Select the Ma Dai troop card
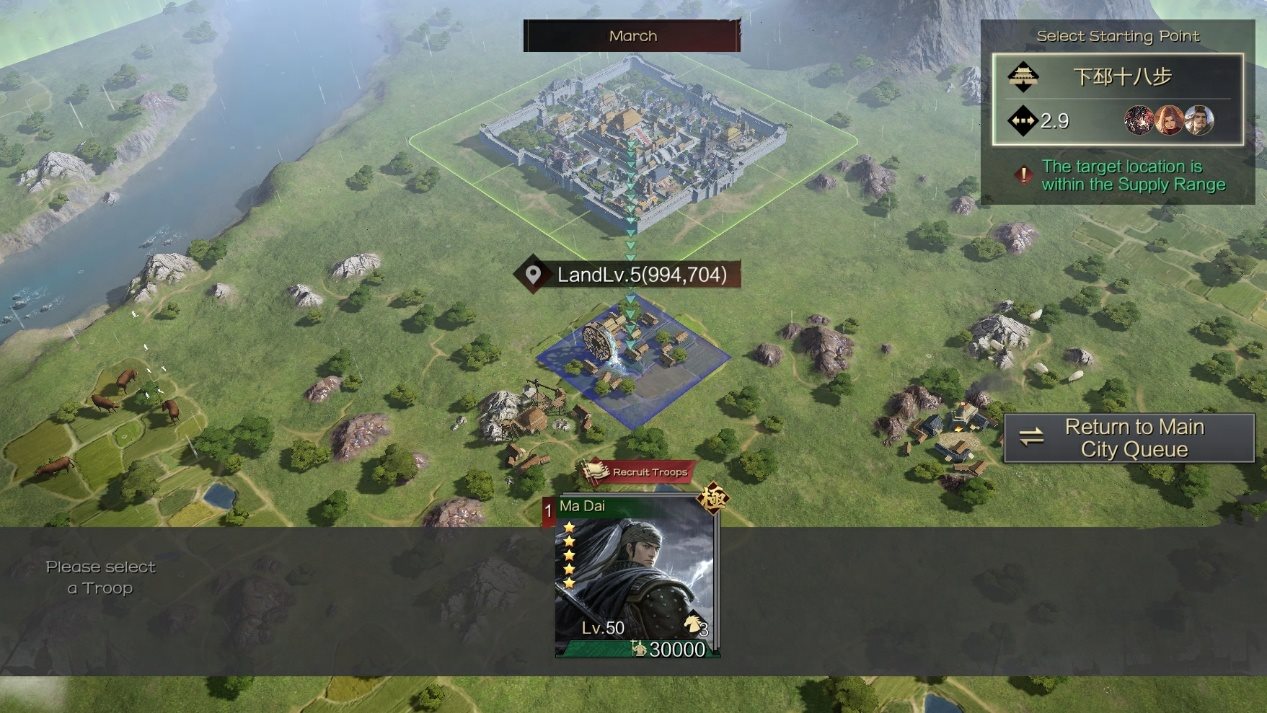The image size is (1267, 713). (x=637, y=578)
